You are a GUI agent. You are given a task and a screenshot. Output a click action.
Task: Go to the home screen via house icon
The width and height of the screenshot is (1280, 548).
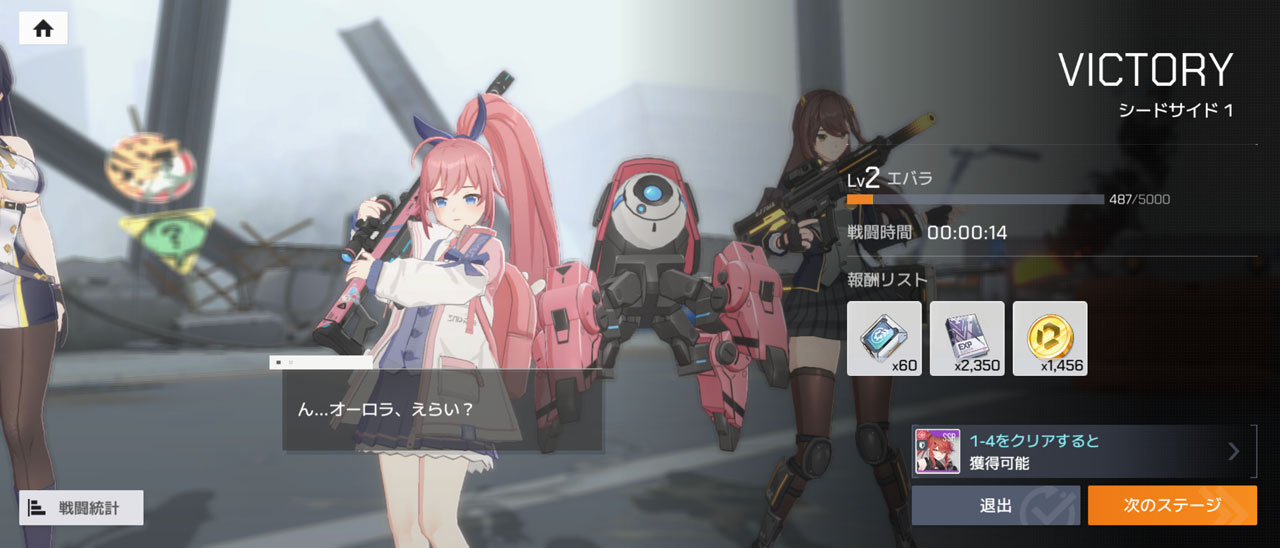coord(43,28)
